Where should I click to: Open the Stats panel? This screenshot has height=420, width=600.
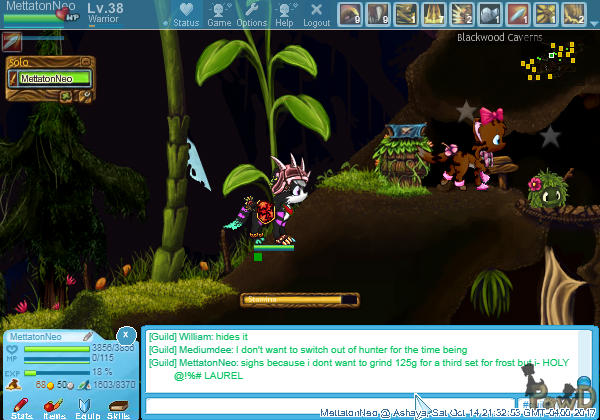pyautogui.click(x=22, y=407)
